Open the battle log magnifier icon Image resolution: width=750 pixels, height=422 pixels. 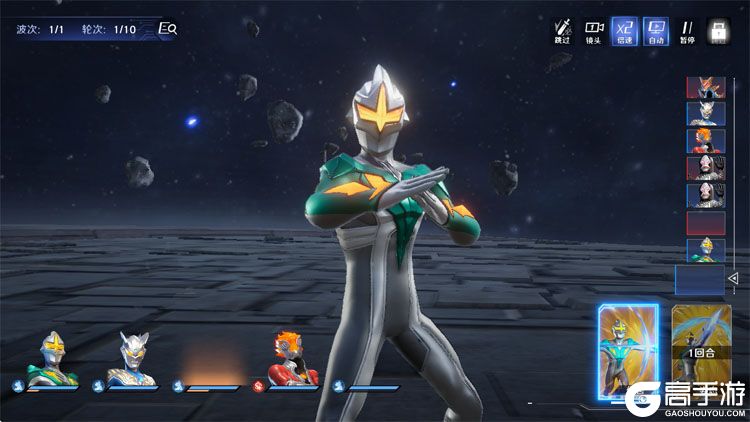point(167,29)
